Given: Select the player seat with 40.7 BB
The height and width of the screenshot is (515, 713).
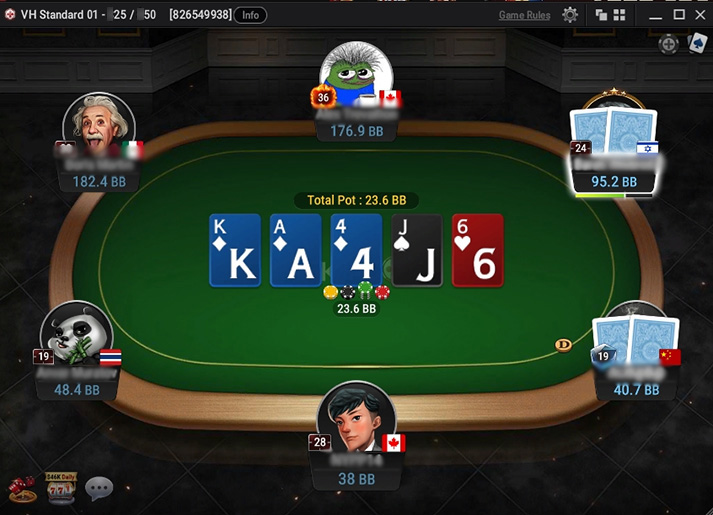Looking at the screenshot, I should [636, 357].
